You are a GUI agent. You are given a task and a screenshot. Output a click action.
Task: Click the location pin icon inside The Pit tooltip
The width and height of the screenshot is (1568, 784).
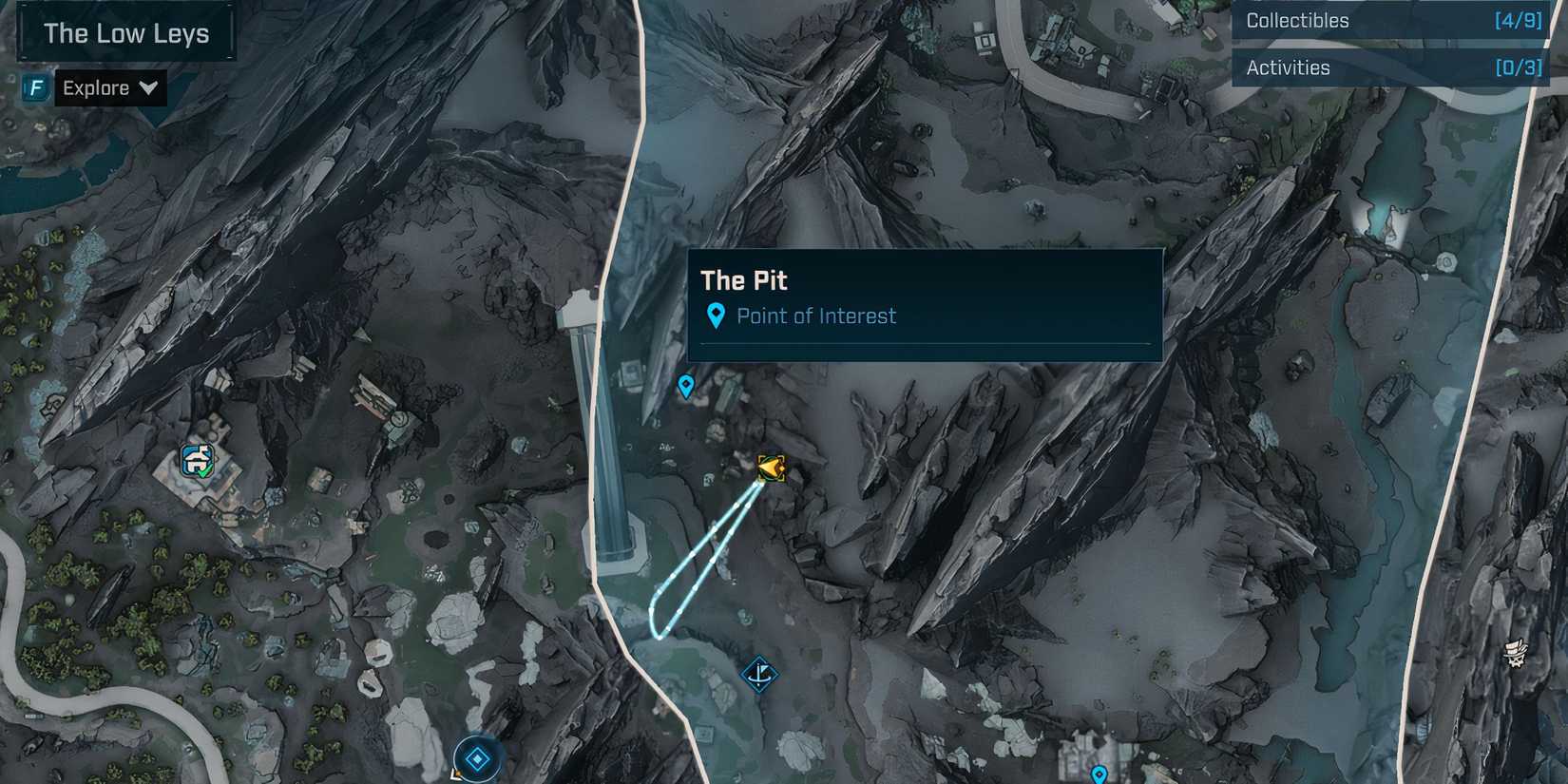pyautogui.click(x=716, y=314)
